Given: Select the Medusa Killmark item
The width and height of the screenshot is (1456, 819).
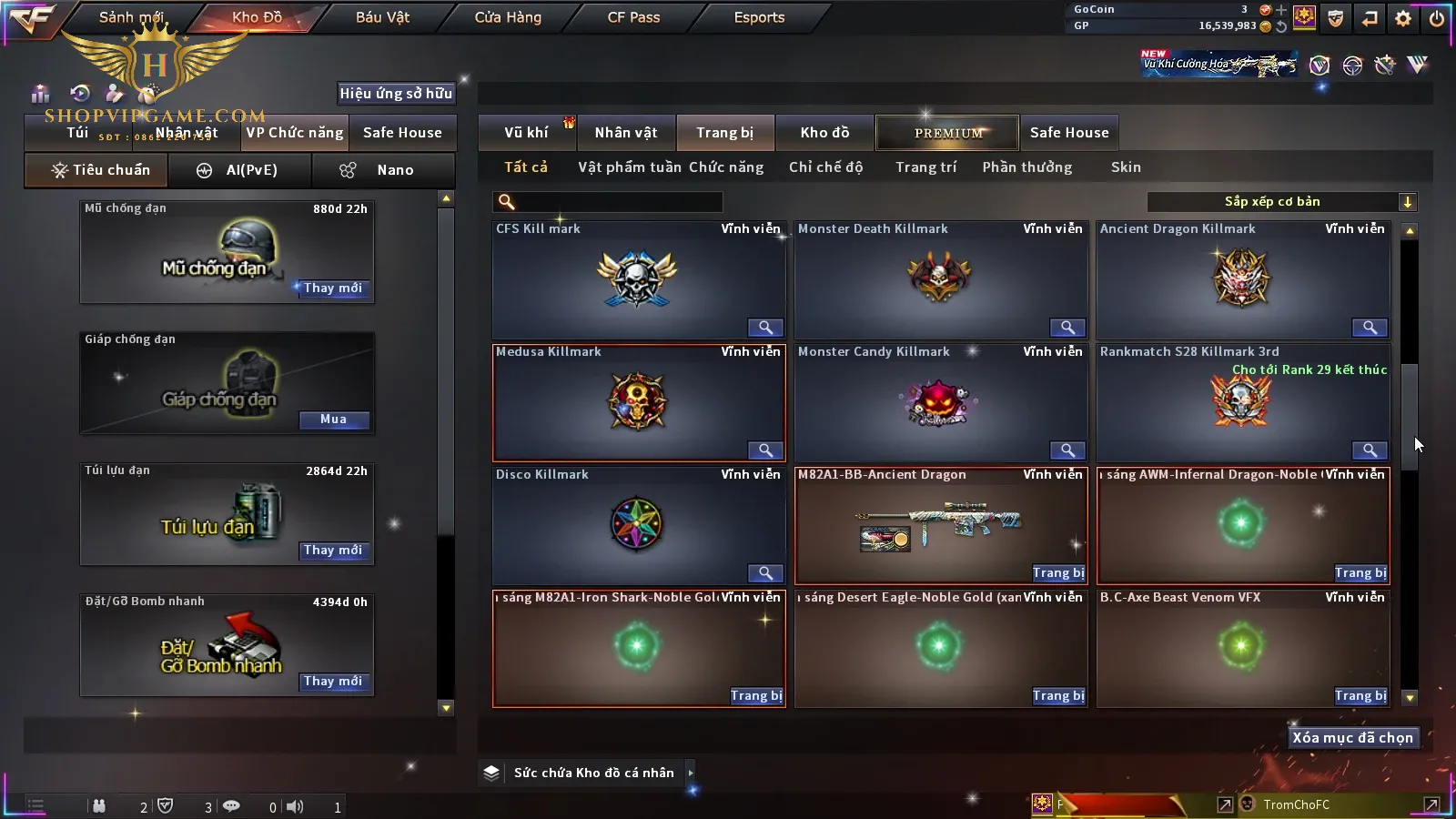Looking at the screenshot, I should [x=637, y=402].
